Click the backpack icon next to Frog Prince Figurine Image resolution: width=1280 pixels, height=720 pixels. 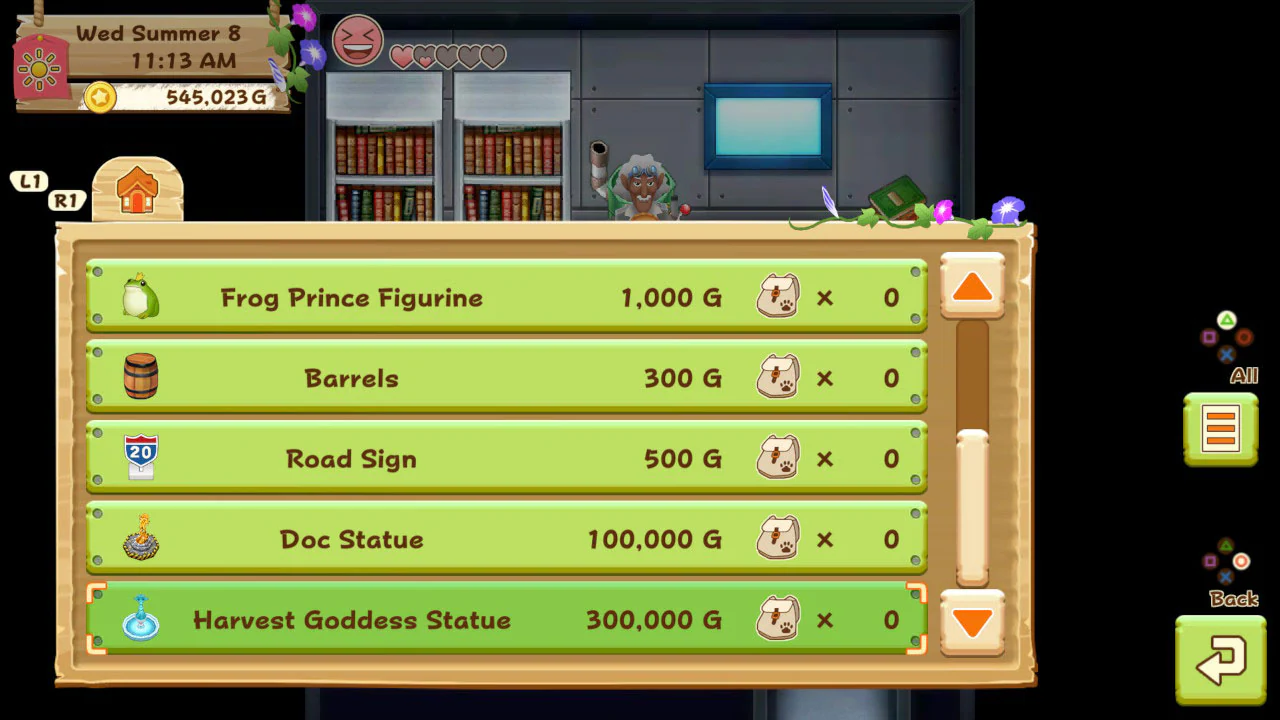[779, 296]
